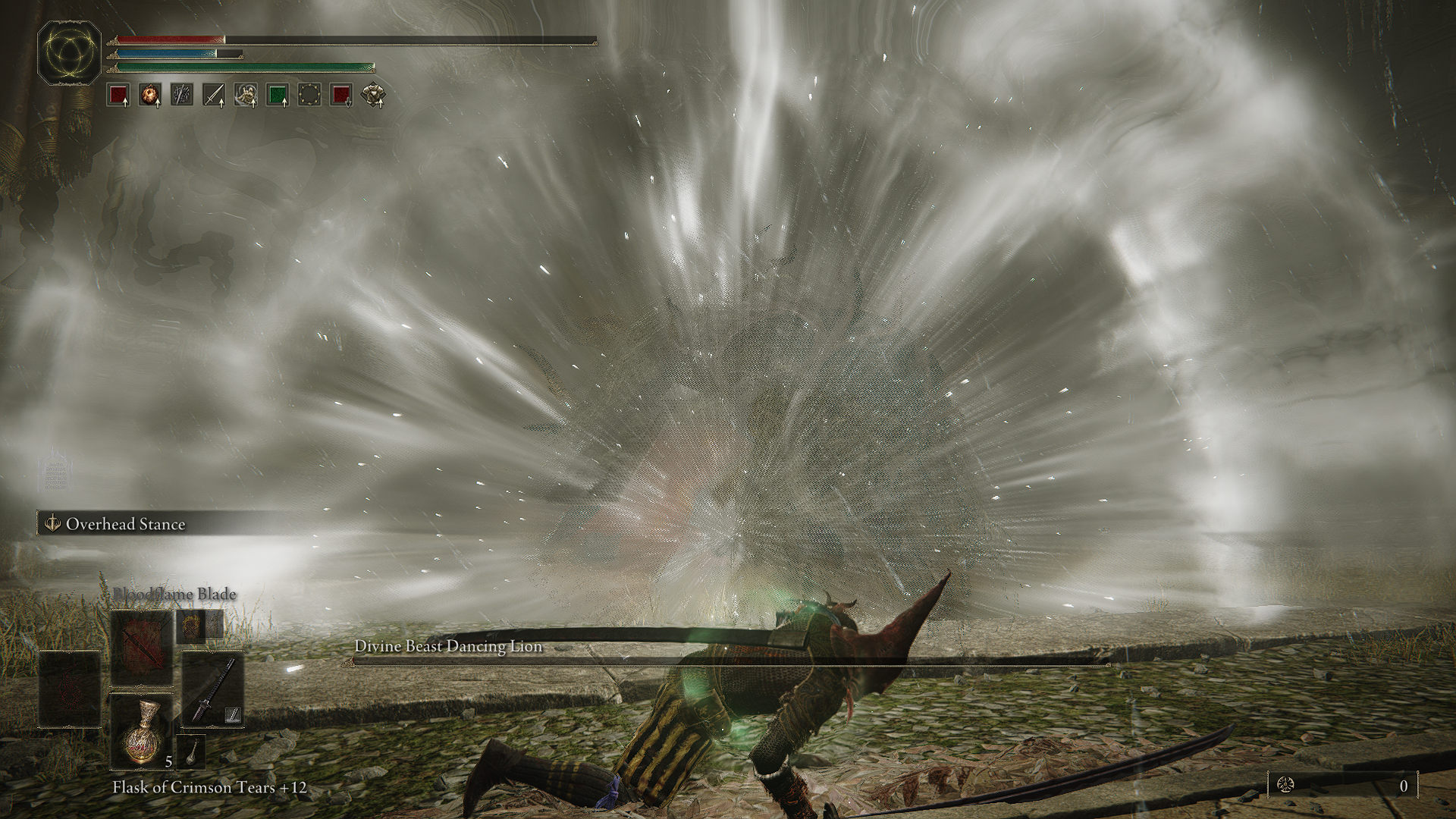
Task: Click the left-hand armament slot with red seal
Action: (x=70, y=689)
